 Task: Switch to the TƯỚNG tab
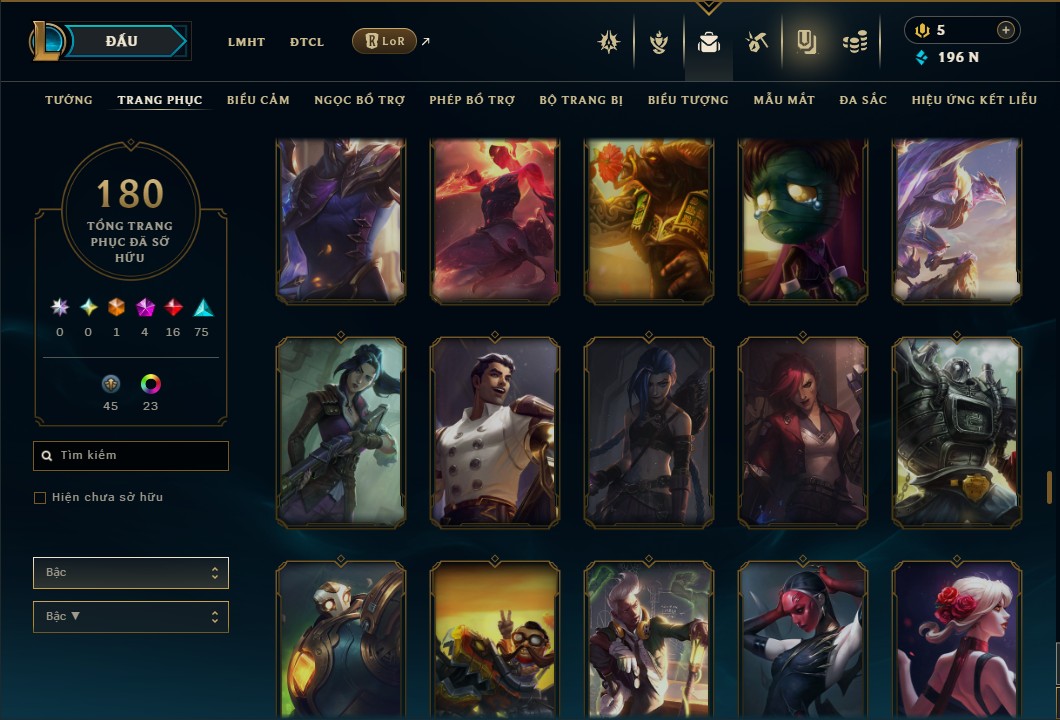(x=69, y=100)
